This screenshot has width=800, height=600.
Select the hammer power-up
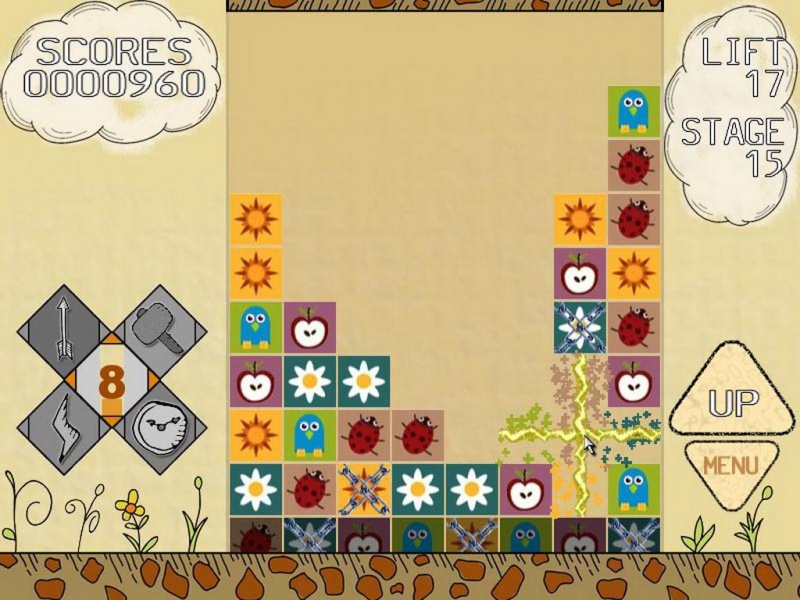[162, 330]
